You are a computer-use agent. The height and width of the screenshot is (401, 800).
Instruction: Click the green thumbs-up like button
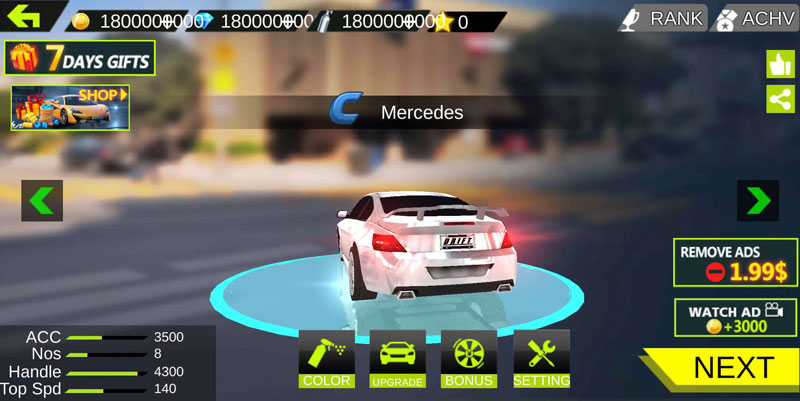(x=780, y=64)
